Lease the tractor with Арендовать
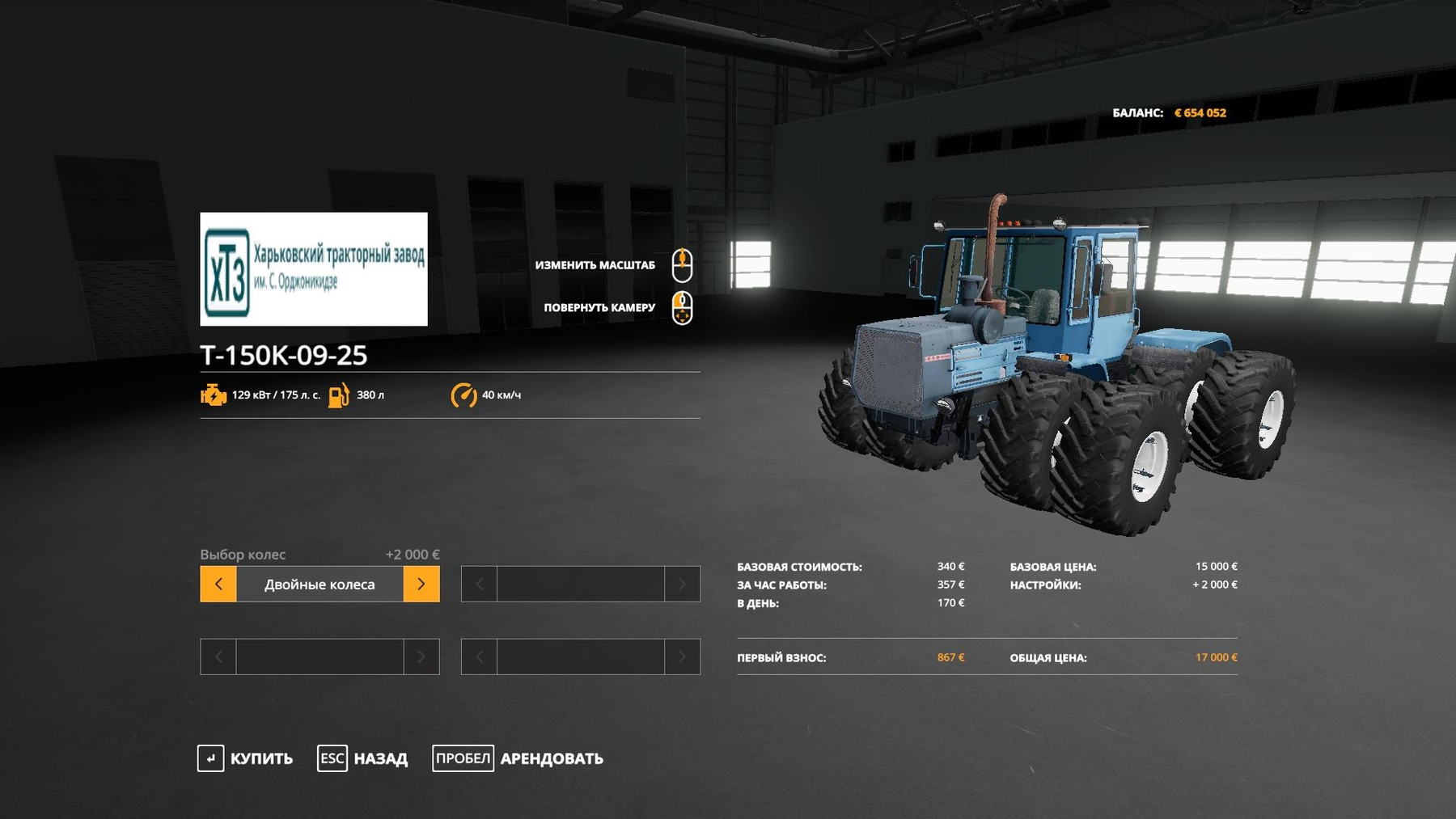This screenshot has height=819, width=1456. [518, 758]
